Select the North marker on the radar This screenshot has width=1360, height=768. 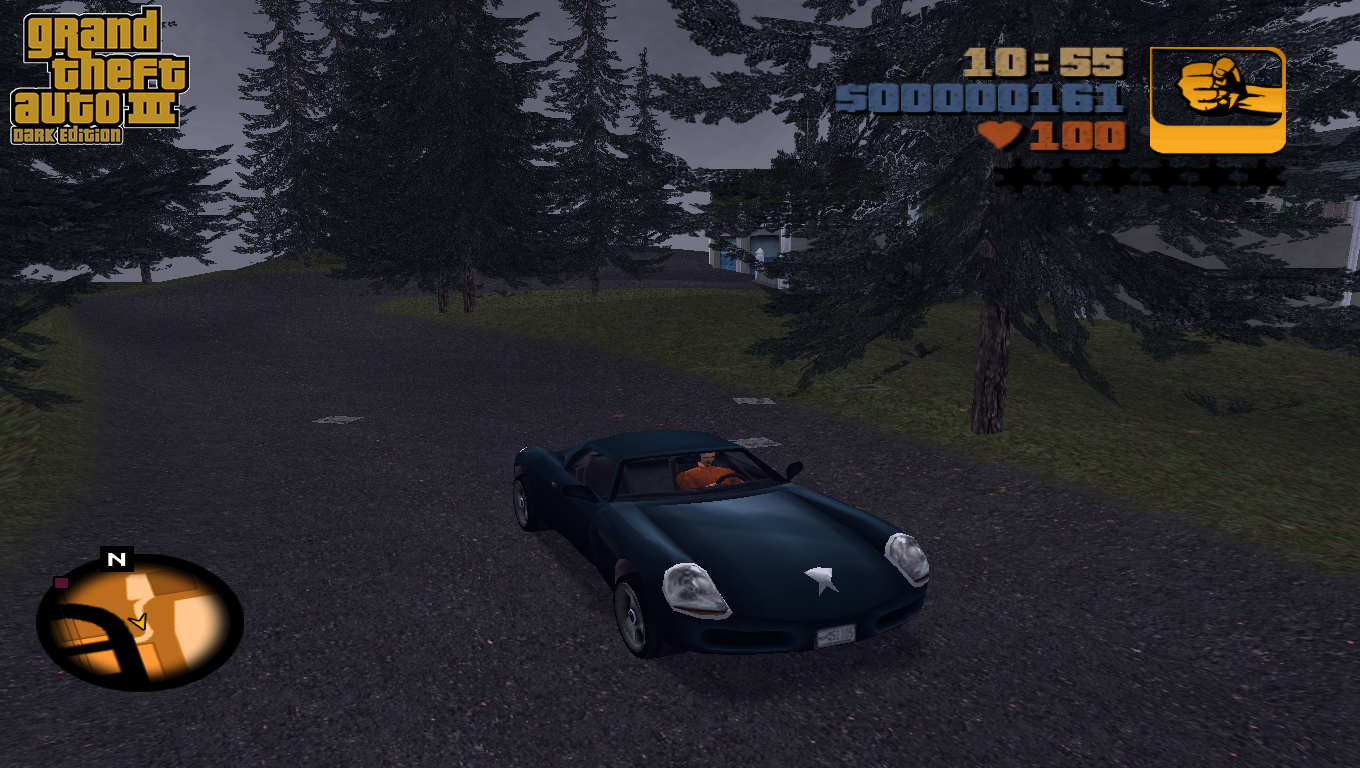point(117,559)
